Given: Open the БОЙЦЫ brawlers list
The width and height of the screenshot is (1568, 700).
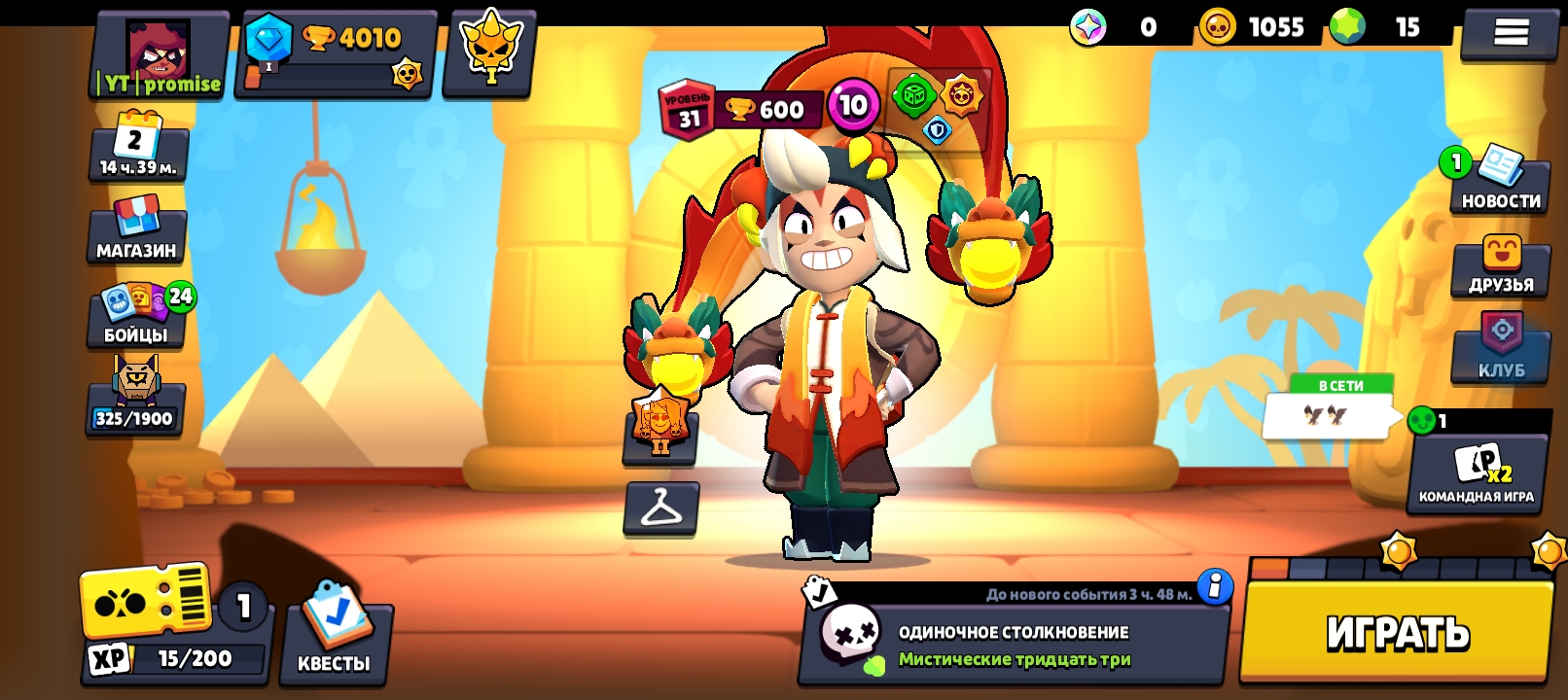Looking at the screenshot, I should pos(137,315).
